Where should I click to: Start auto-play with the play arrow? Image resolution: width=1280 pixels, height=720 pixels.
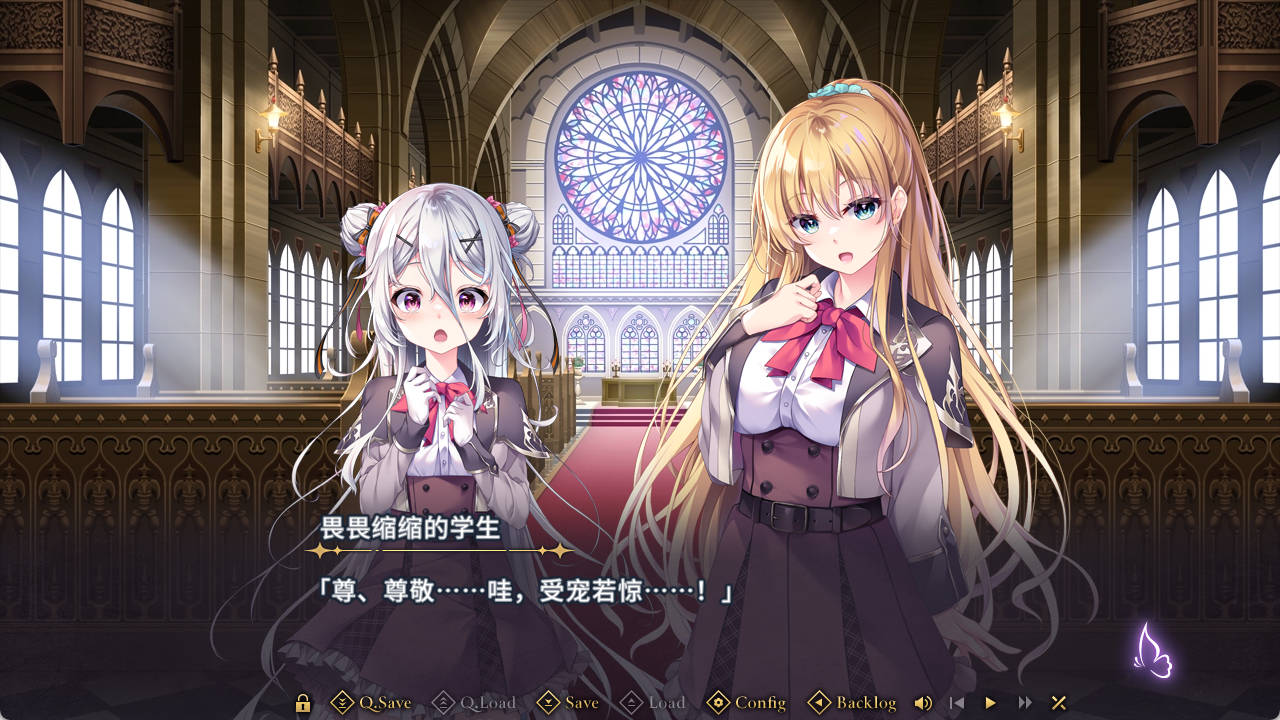tap(991, 703)
